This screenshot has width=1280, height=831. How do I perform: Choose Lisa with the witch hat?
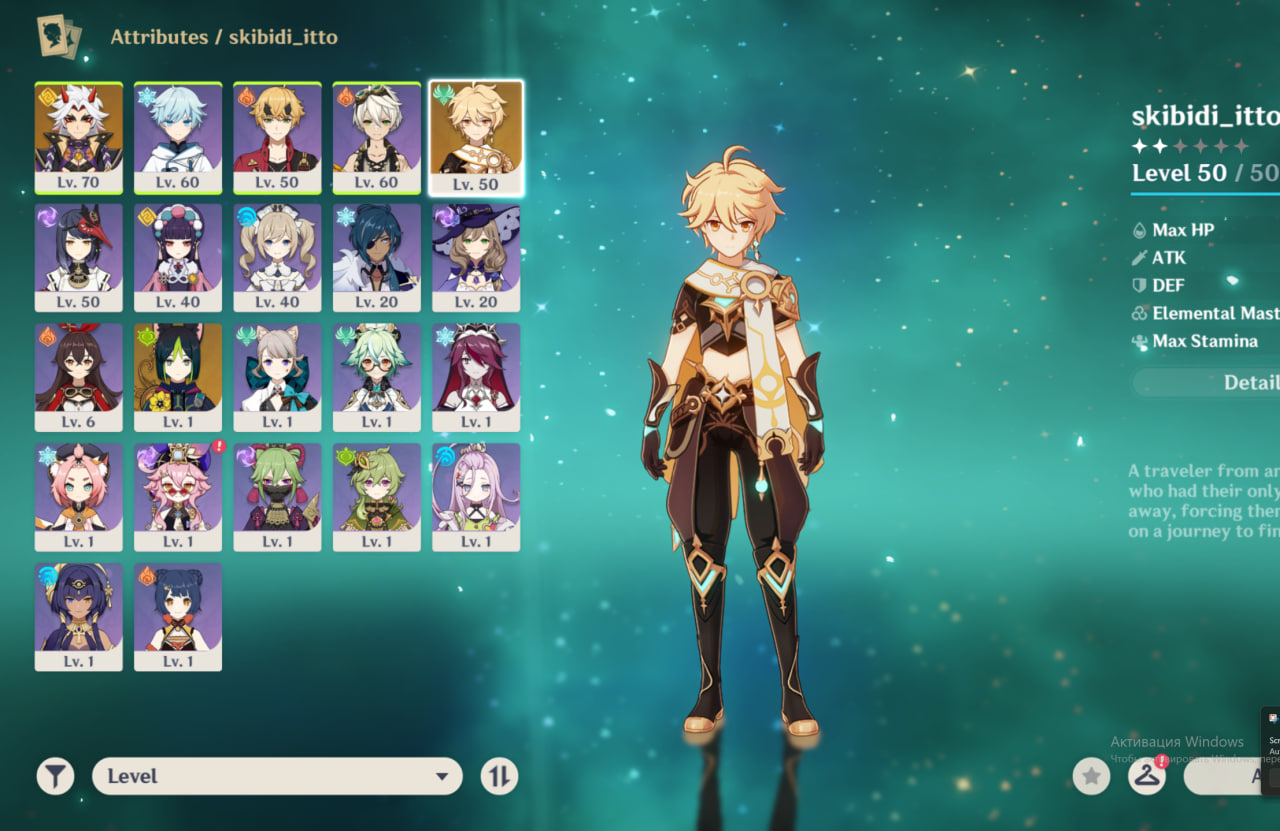(476, 257)
